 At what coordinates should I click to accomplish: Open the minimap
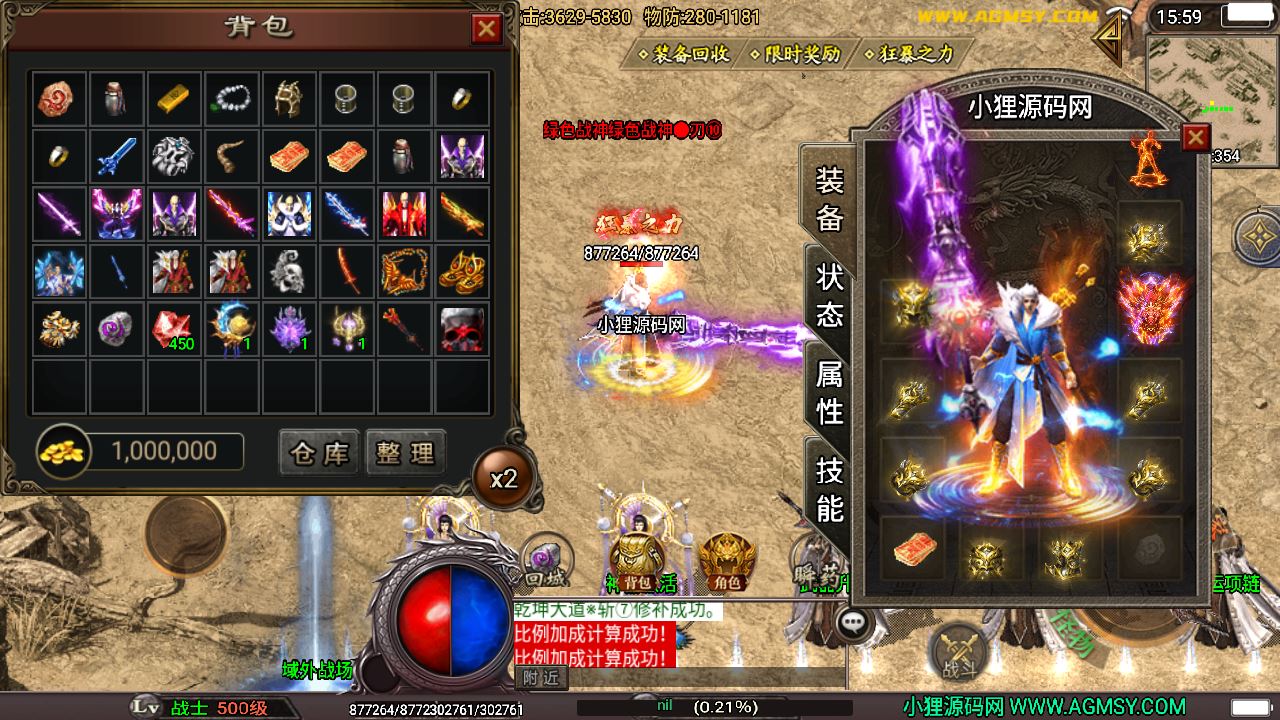point(1208,90)
